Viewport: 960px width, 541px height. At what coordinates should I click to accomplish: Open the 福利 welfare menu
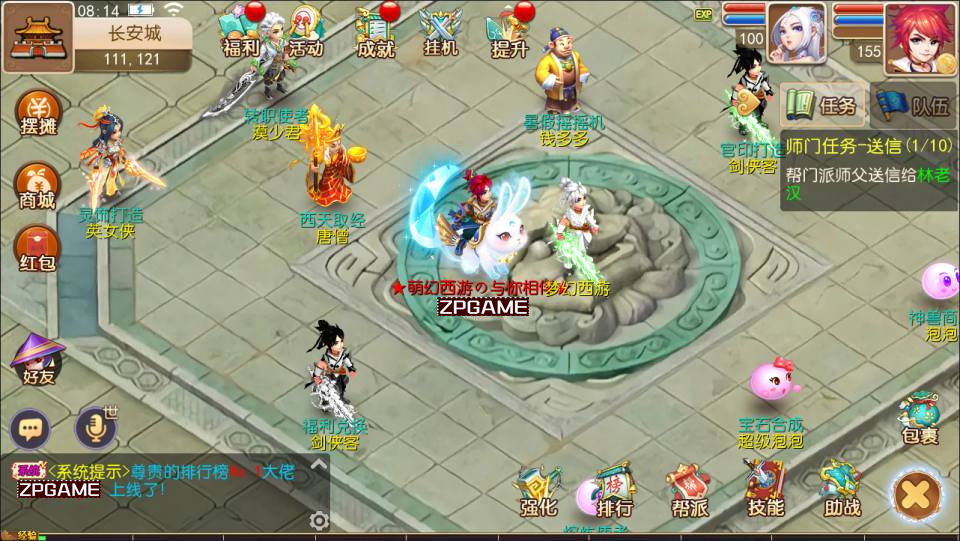[241, 32]
